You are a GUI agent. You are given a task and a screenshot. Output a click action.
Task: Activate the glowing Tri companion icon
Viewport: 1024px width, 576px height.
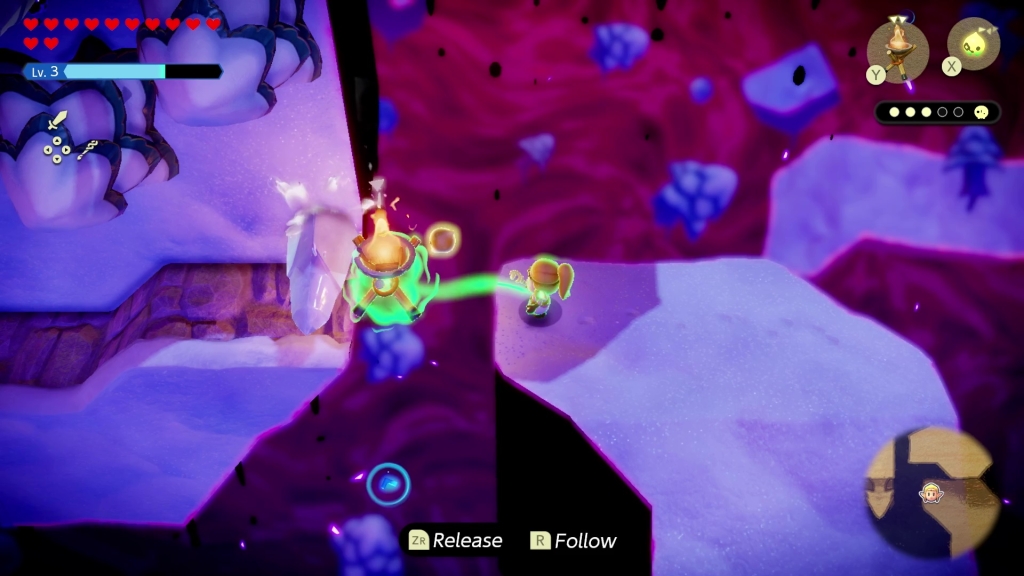pyautogui.click(x=972, y=44)
